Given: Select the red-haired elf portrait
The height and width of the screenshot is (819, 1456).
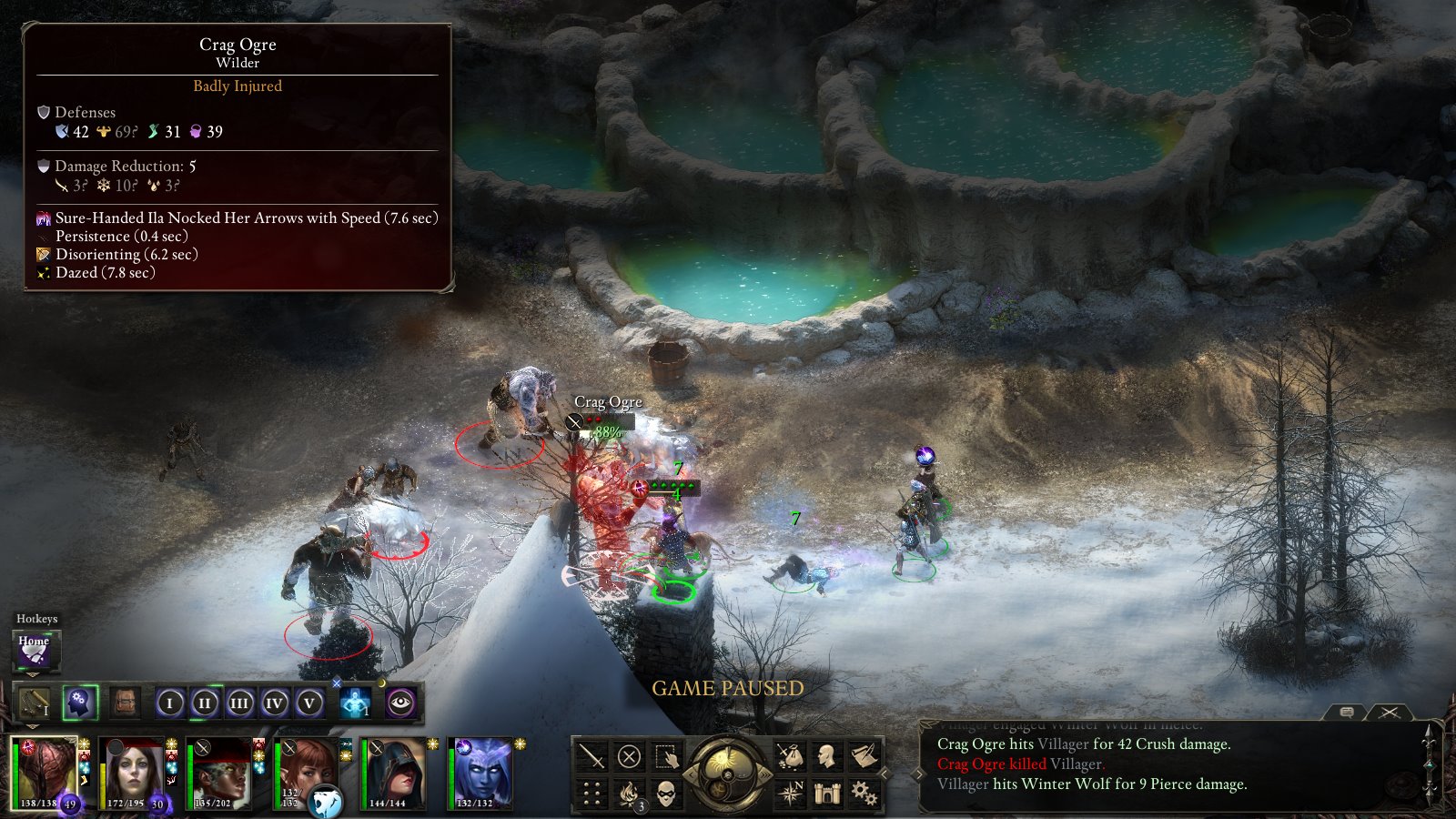Looking at the screenshot, I should pyautogui.click(x=308, y=773).
